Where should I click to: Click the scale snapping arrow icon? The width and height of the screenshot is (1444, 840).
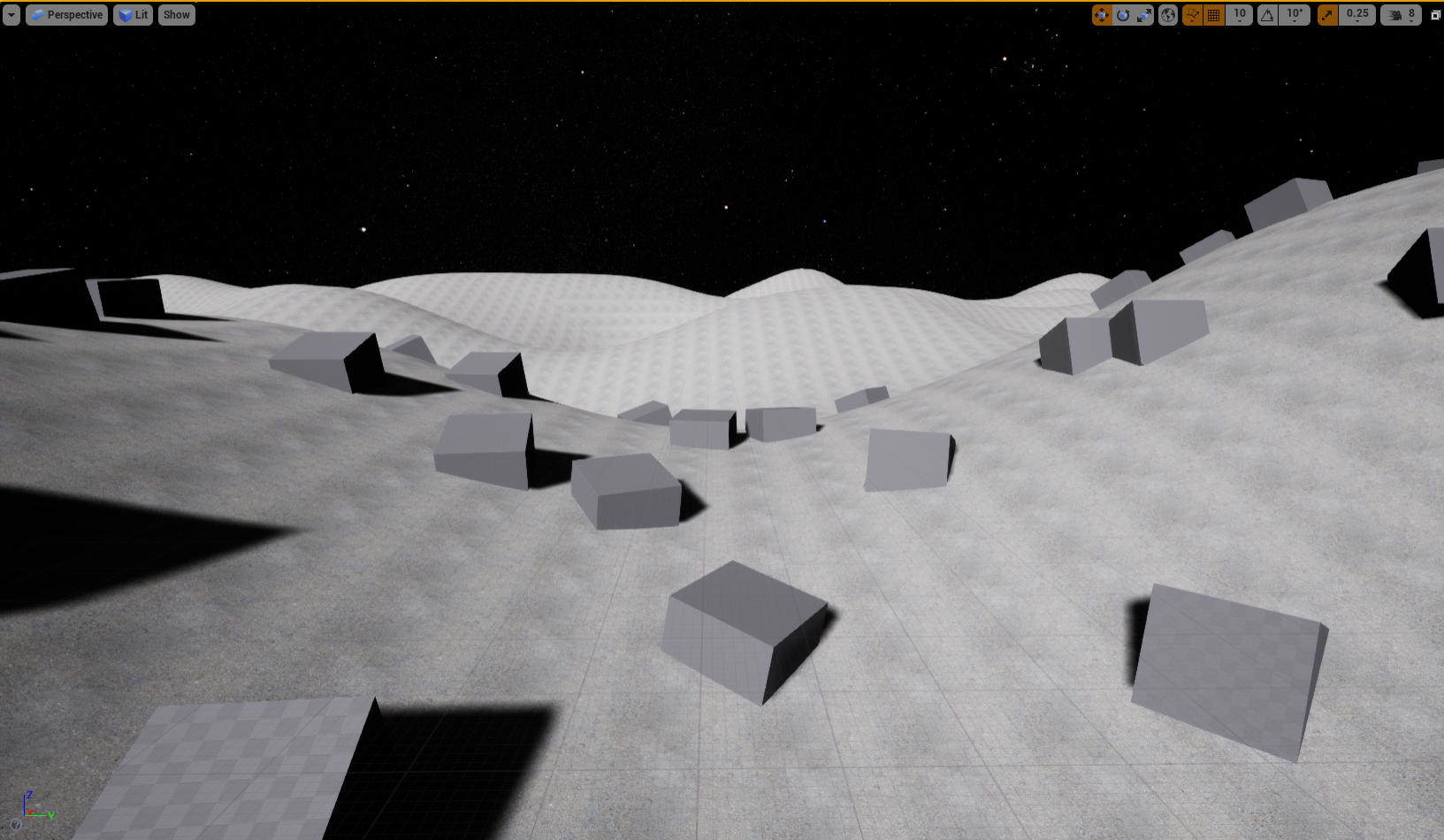(1327, 14)
